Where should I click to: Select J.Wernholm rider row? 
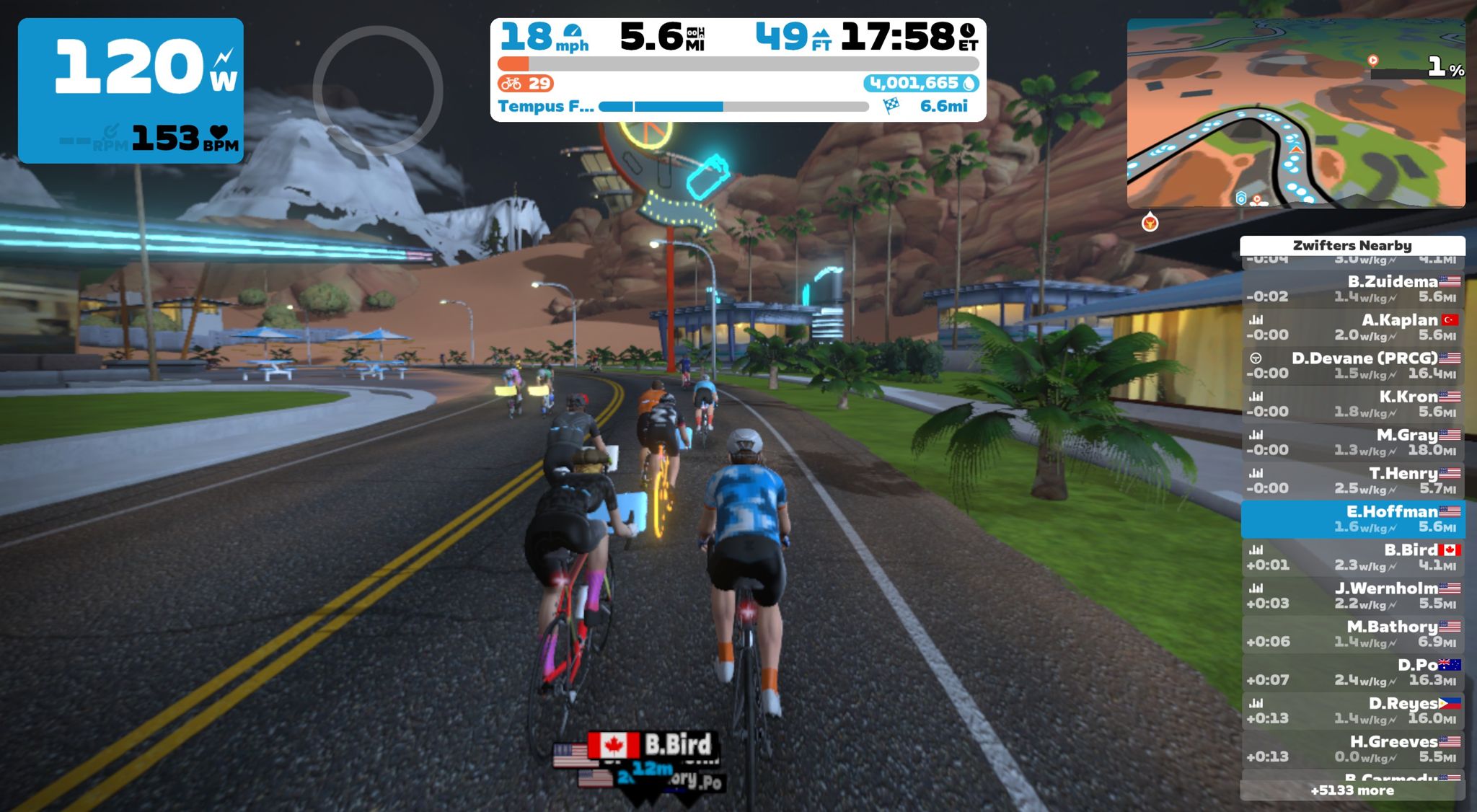(x=1352, y=596)
